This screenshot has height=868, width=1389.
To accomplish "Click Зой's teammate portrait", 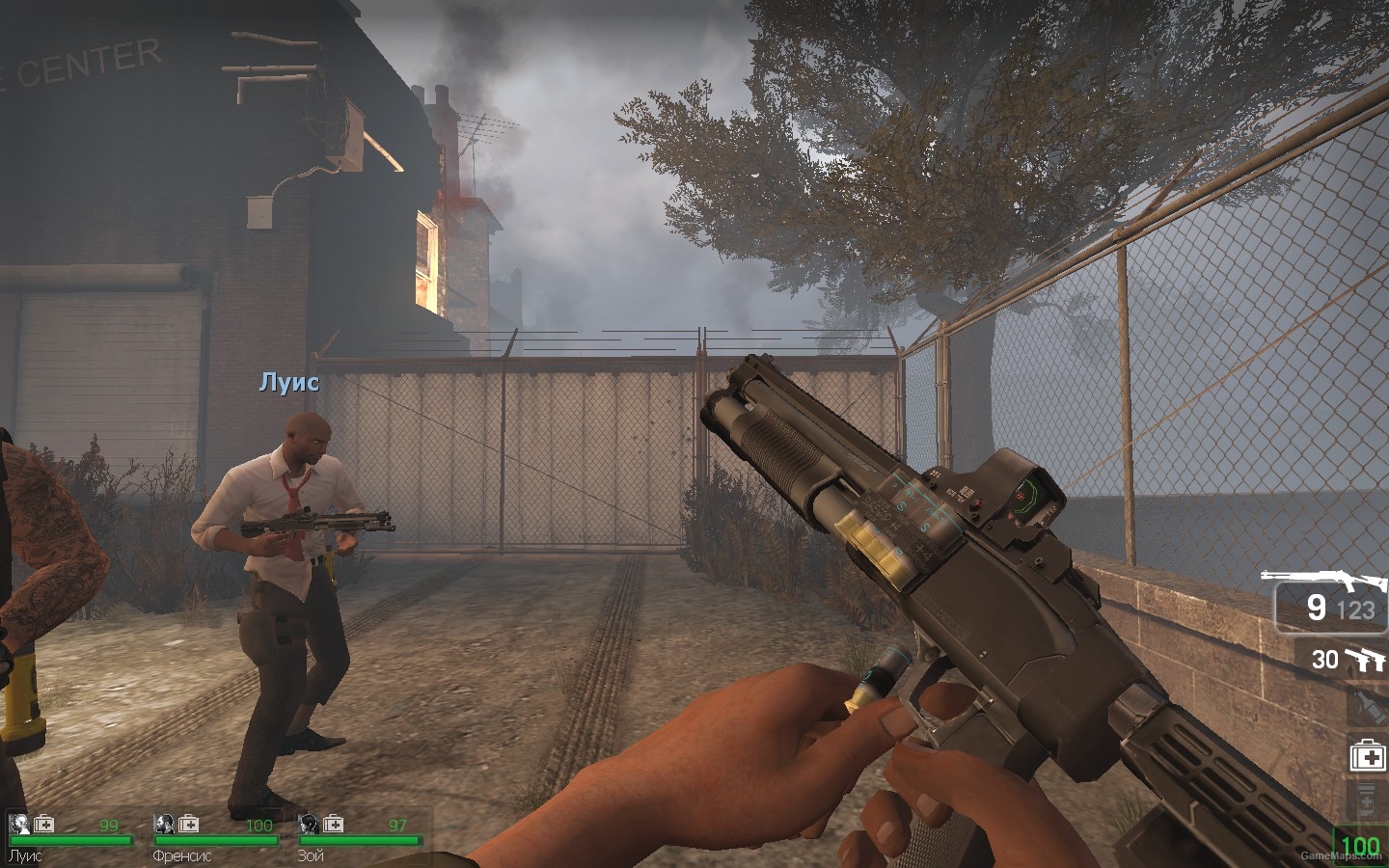I will point(309,824).
